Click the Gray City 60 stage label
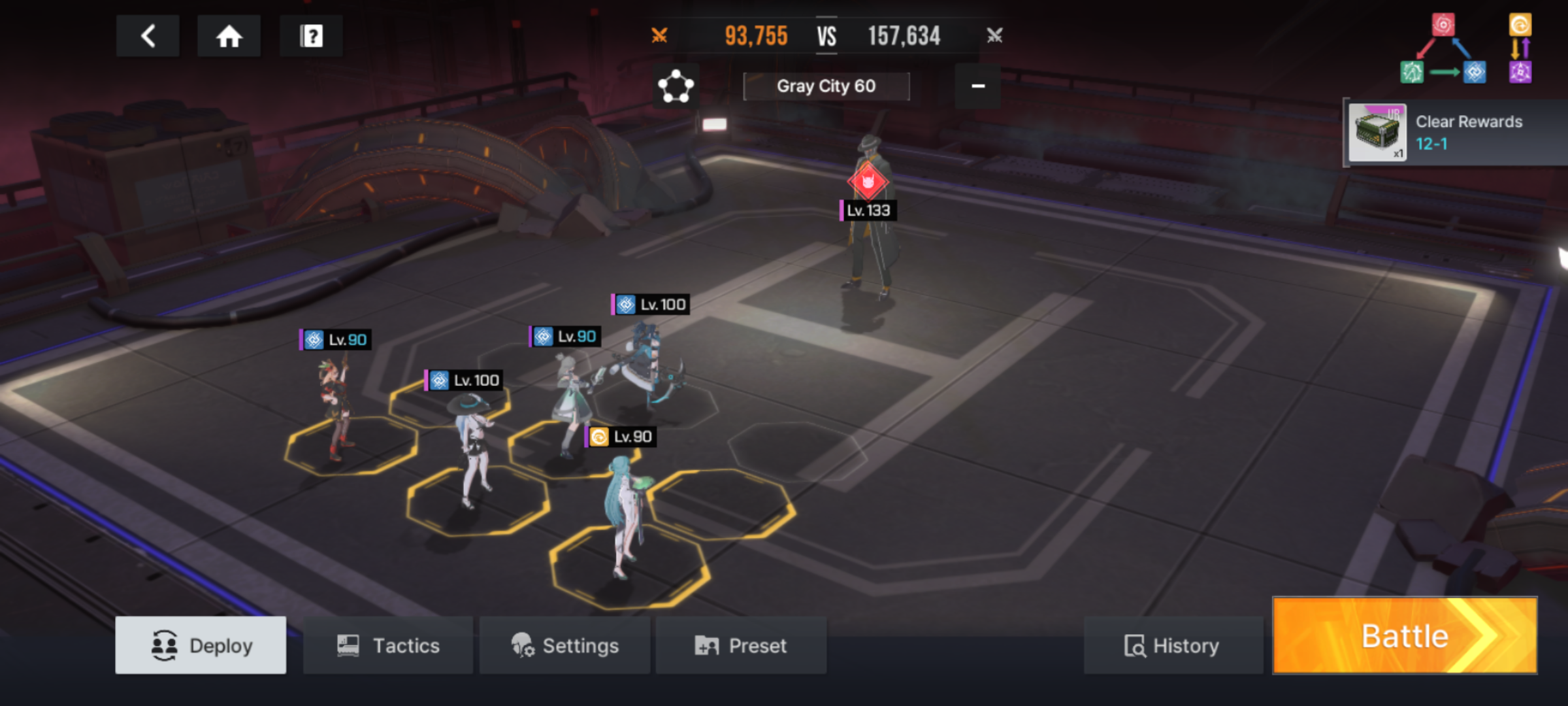Viewport: 1568px width, 706px height. click(826, 86)
